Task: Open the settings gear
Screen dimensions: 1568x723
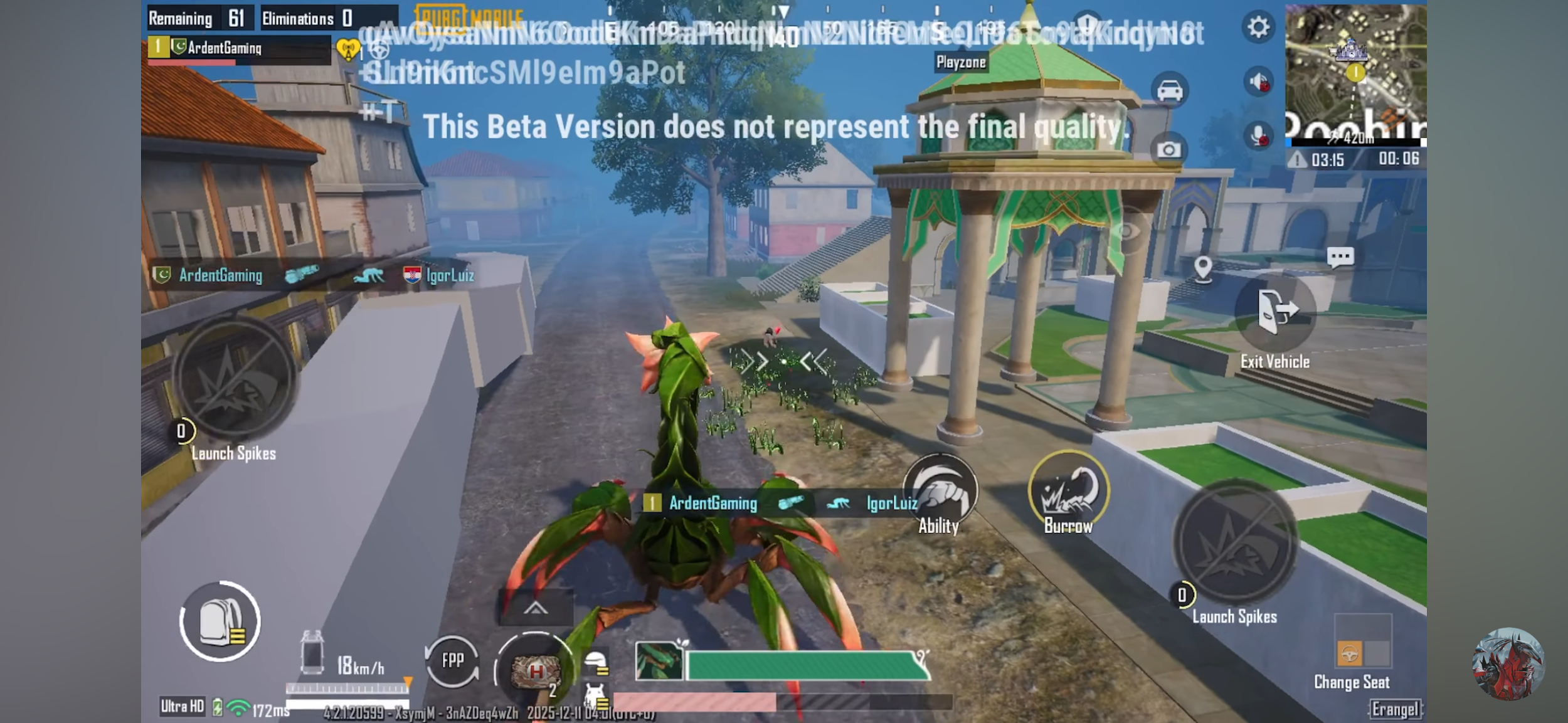Action: (x=1258, y=28)
